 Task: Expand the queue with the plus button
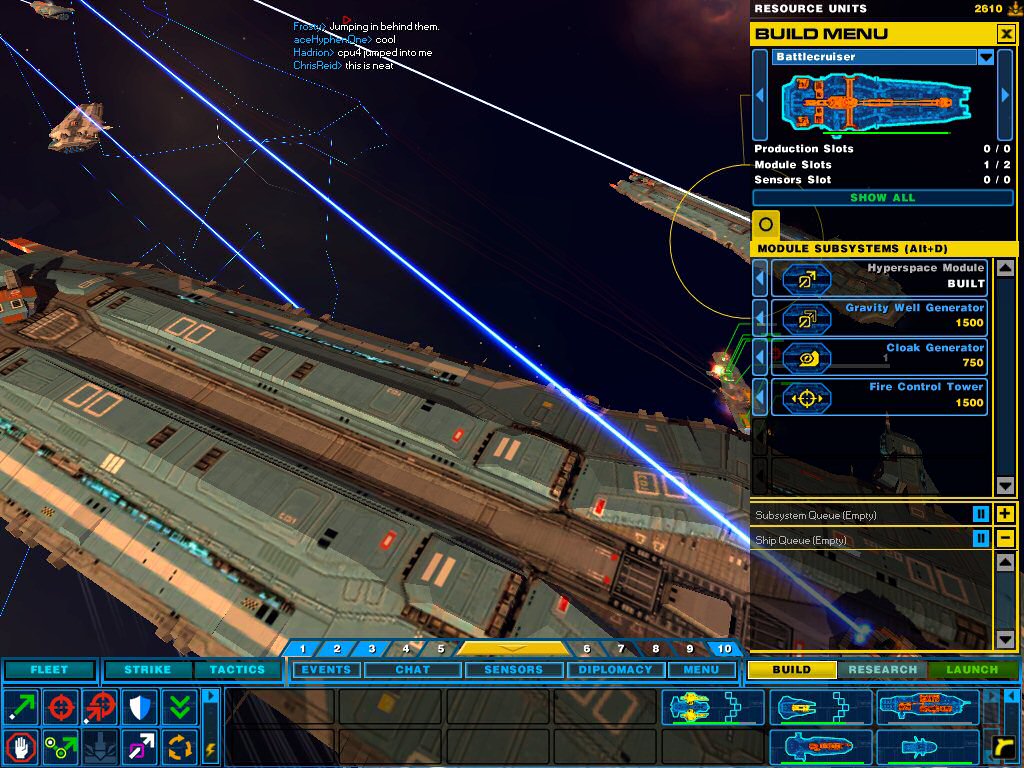(x=1006, y=514)
